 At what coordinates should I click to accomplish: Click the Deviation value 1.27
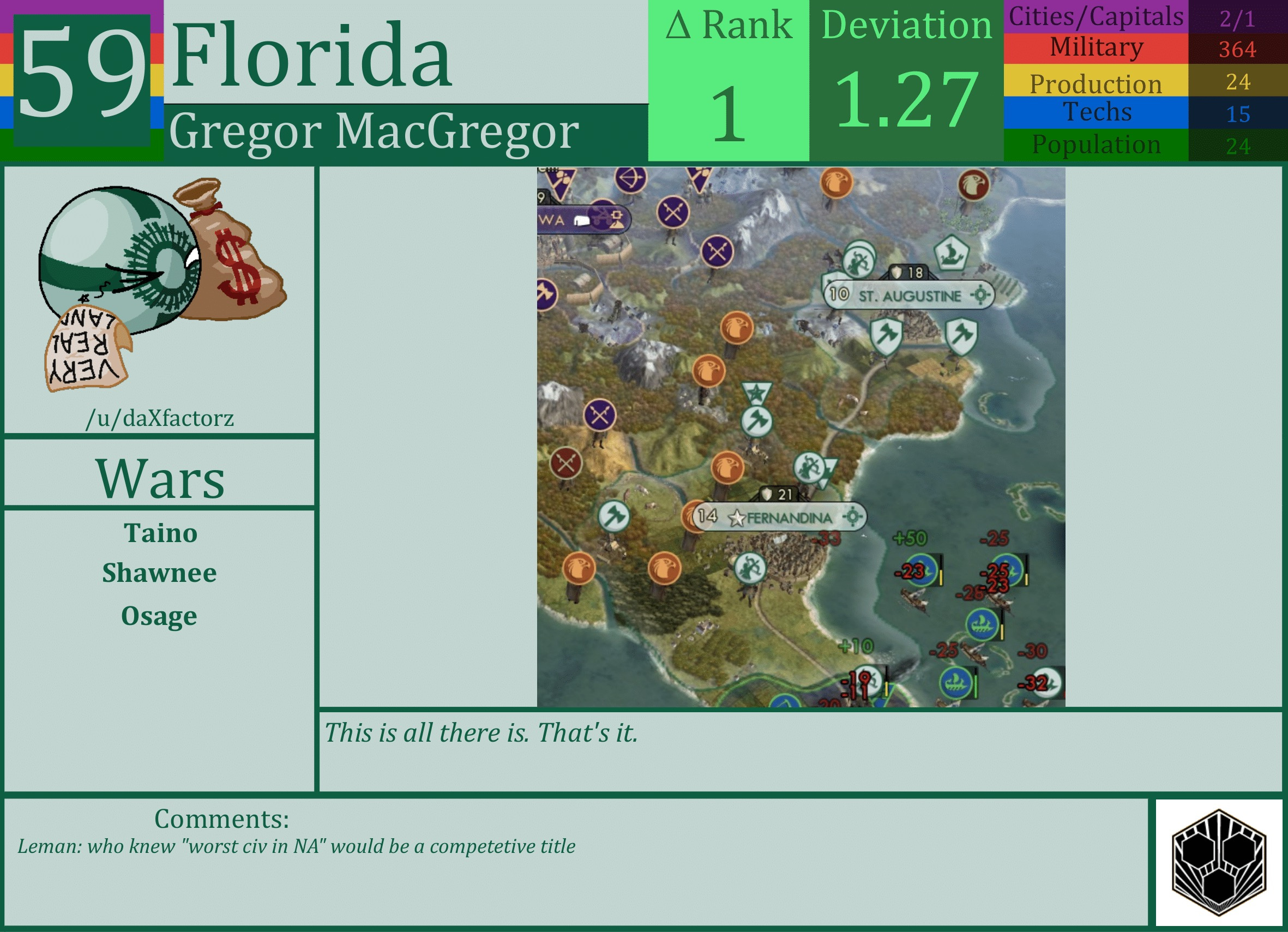click(905, 102)
